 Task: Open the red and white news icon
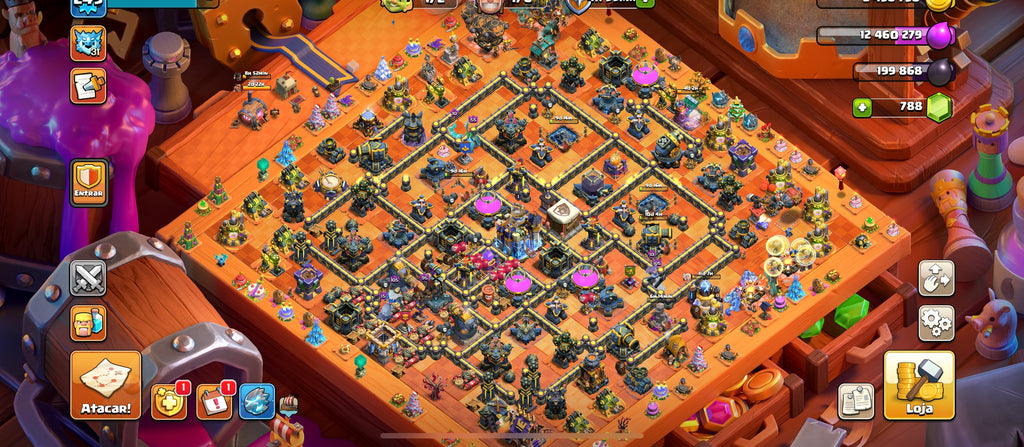[88, 86]
